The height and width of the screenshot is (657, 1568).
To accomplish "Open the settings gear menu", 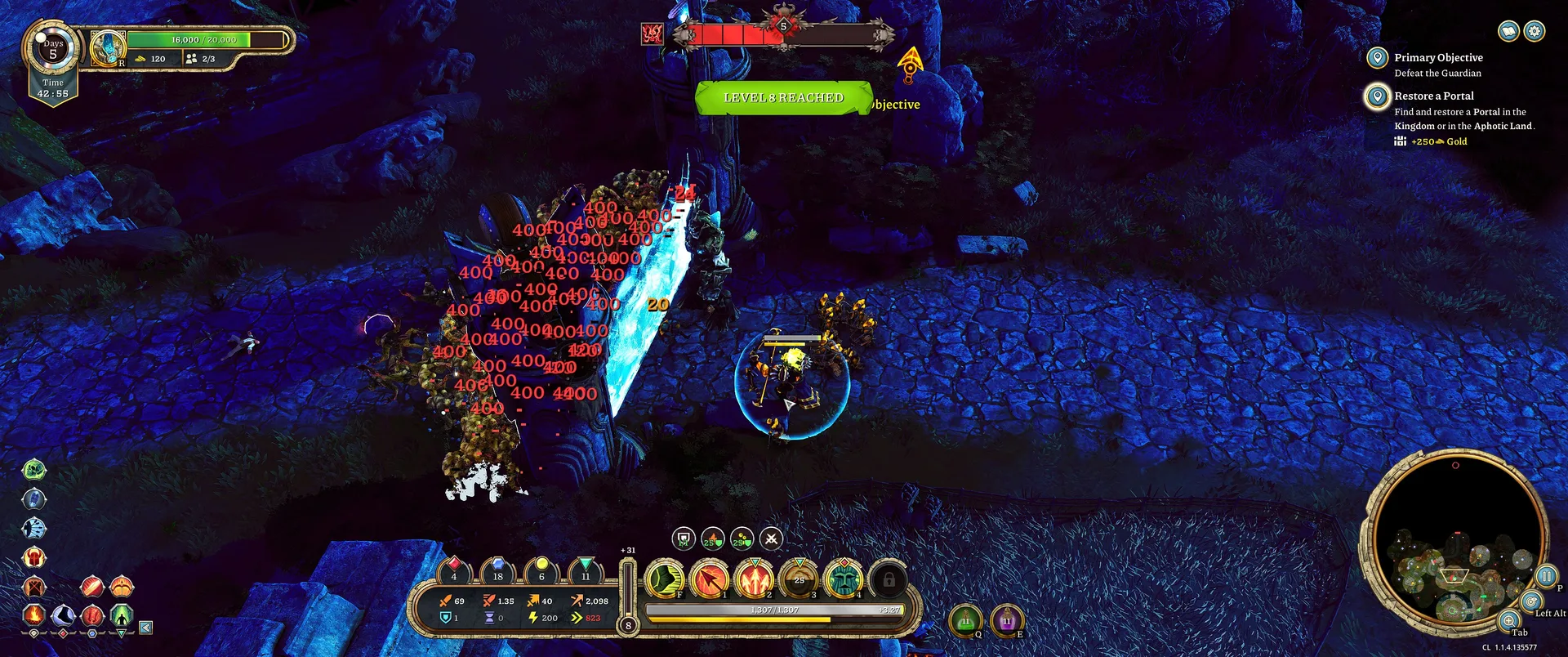I will pos(1535,31).
